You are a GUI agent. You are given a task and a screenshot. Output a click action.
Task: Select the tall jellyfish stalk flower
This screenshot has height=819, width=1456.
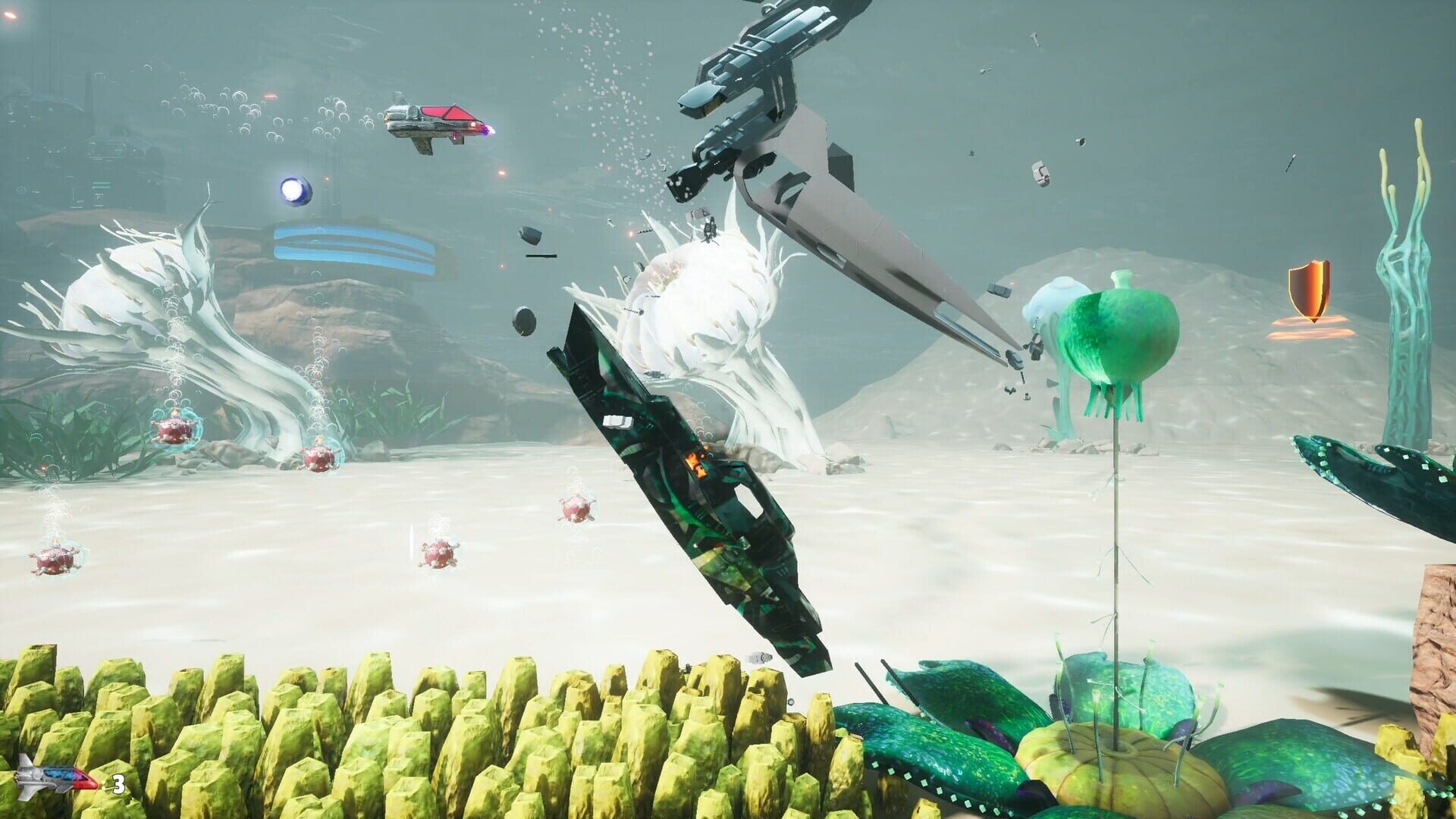pos(1115,531)
